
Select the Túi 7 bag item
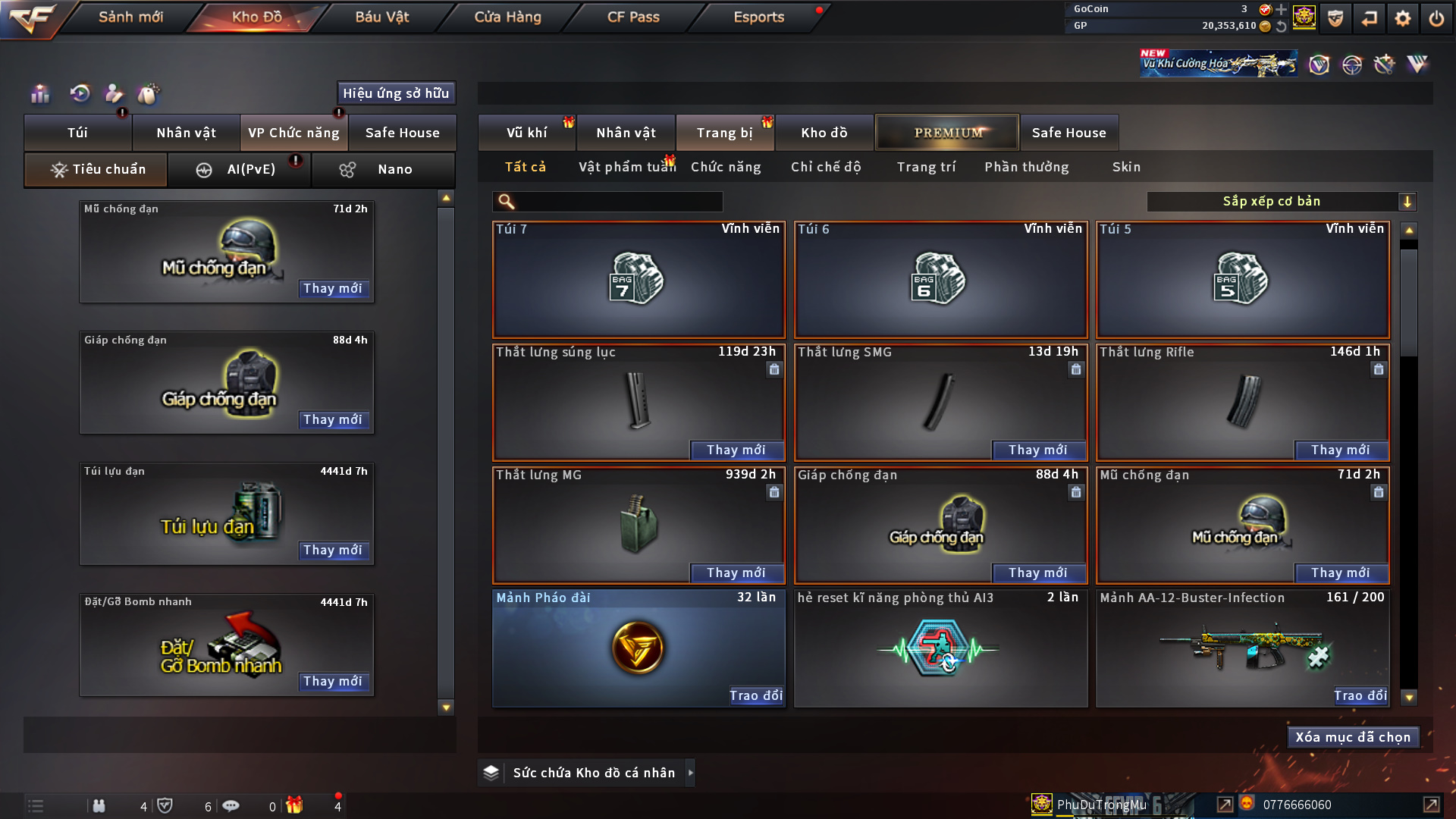tap(639, 279)
